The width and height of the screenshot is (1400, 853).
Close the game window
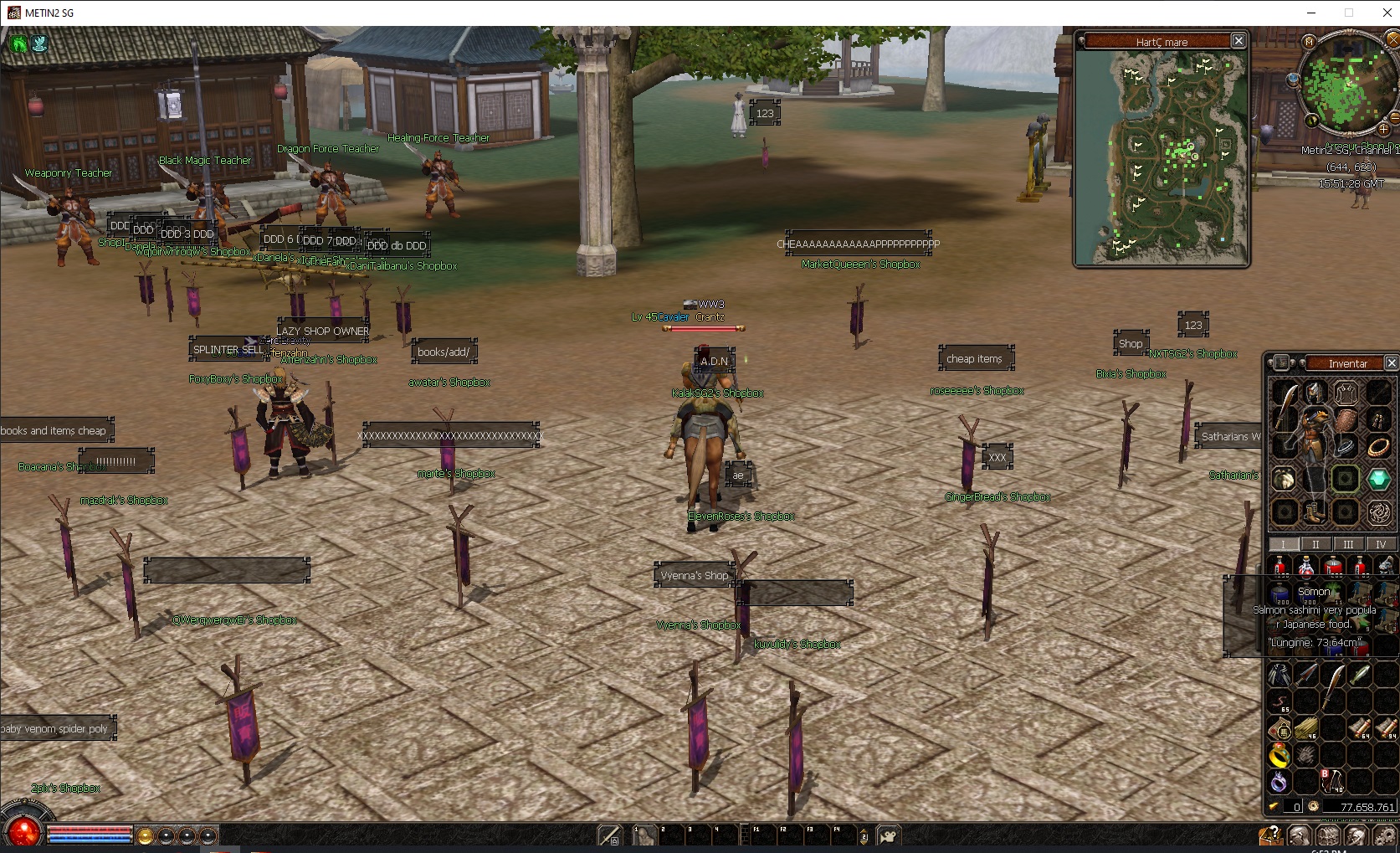click(x=1387, y=13)
